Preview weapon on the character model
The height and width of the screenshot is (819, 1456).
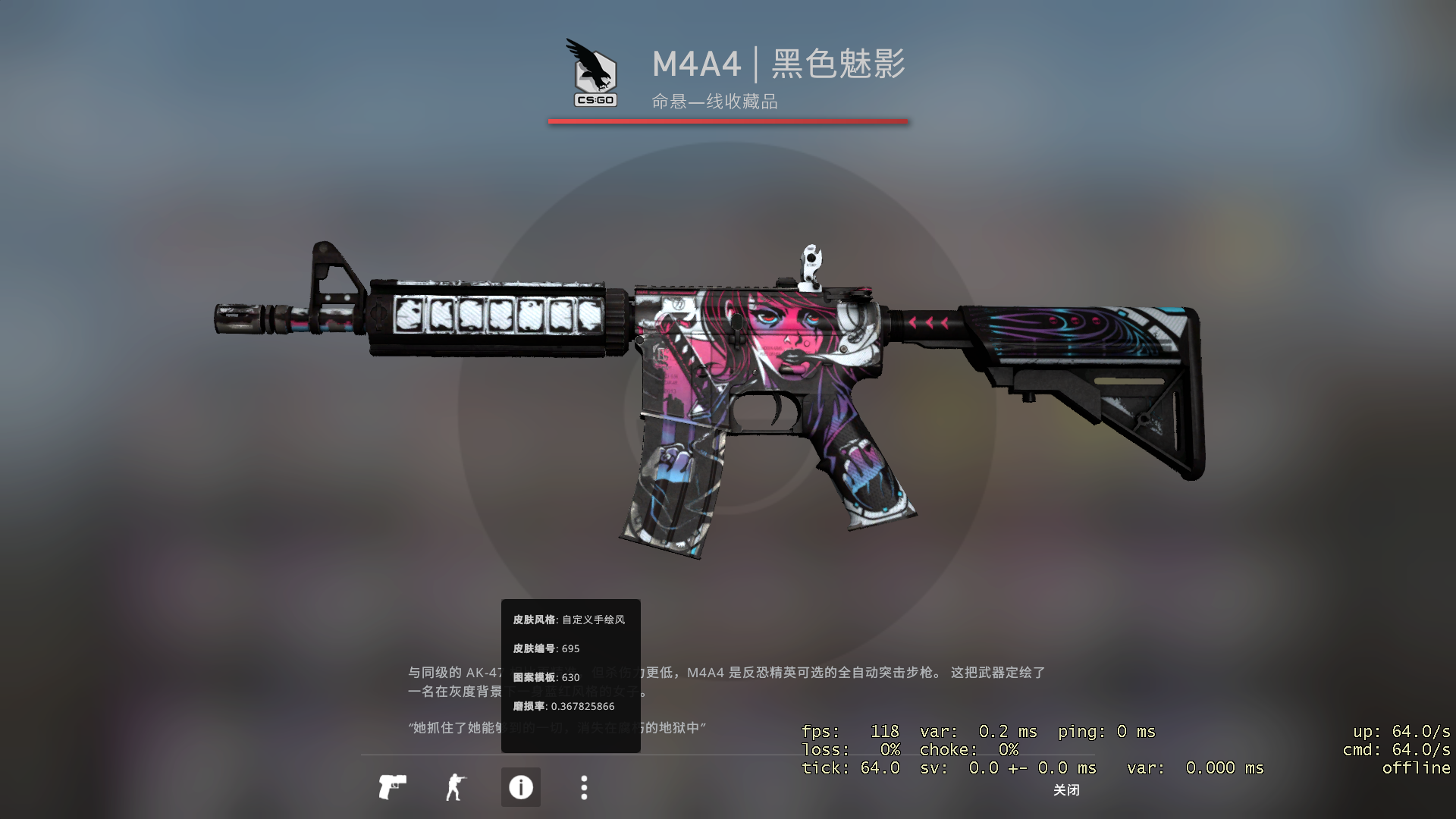pos(456,787)
